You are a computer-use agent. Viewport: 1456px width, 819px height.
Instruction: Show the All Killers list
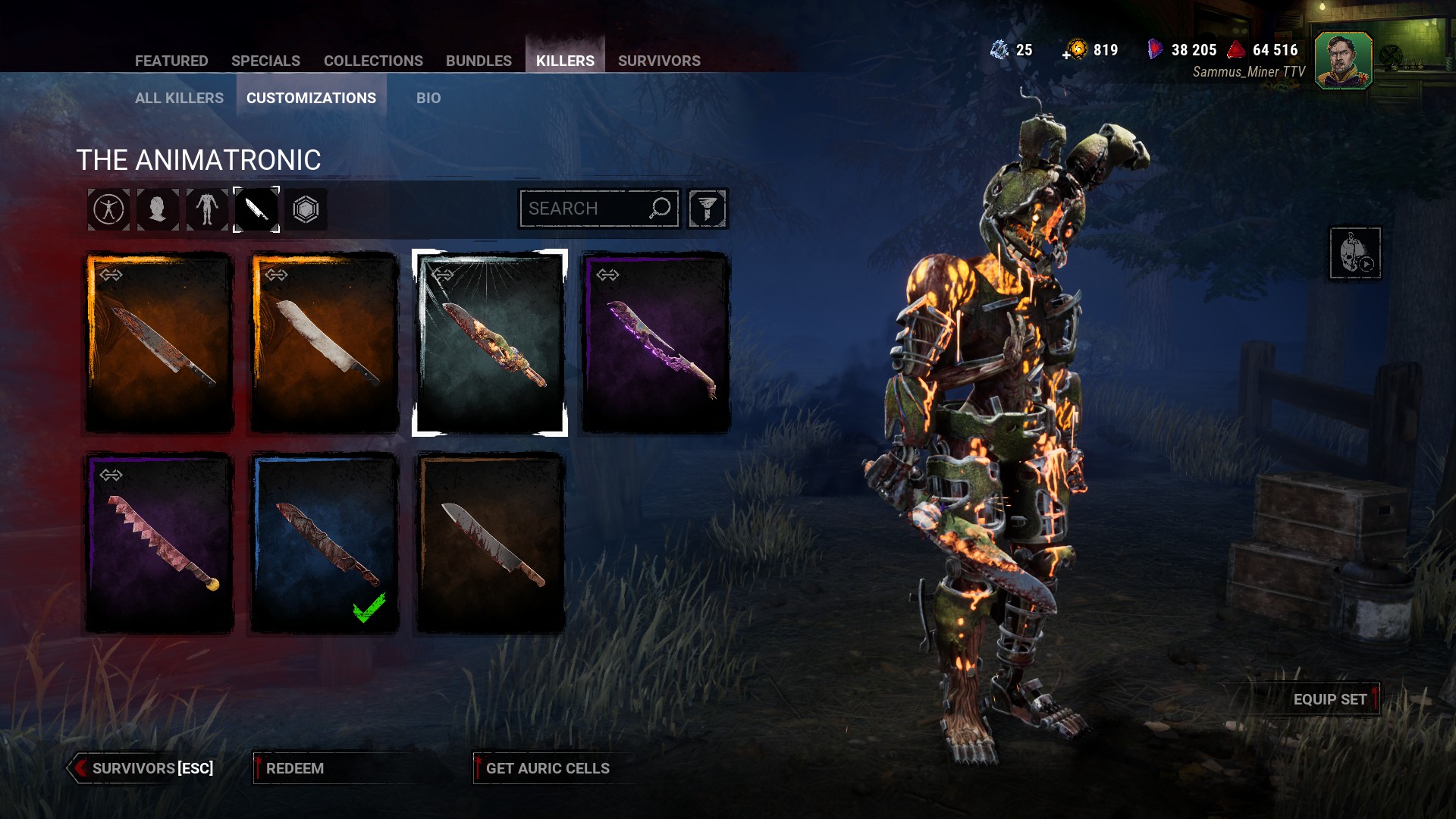click(179, 98)
